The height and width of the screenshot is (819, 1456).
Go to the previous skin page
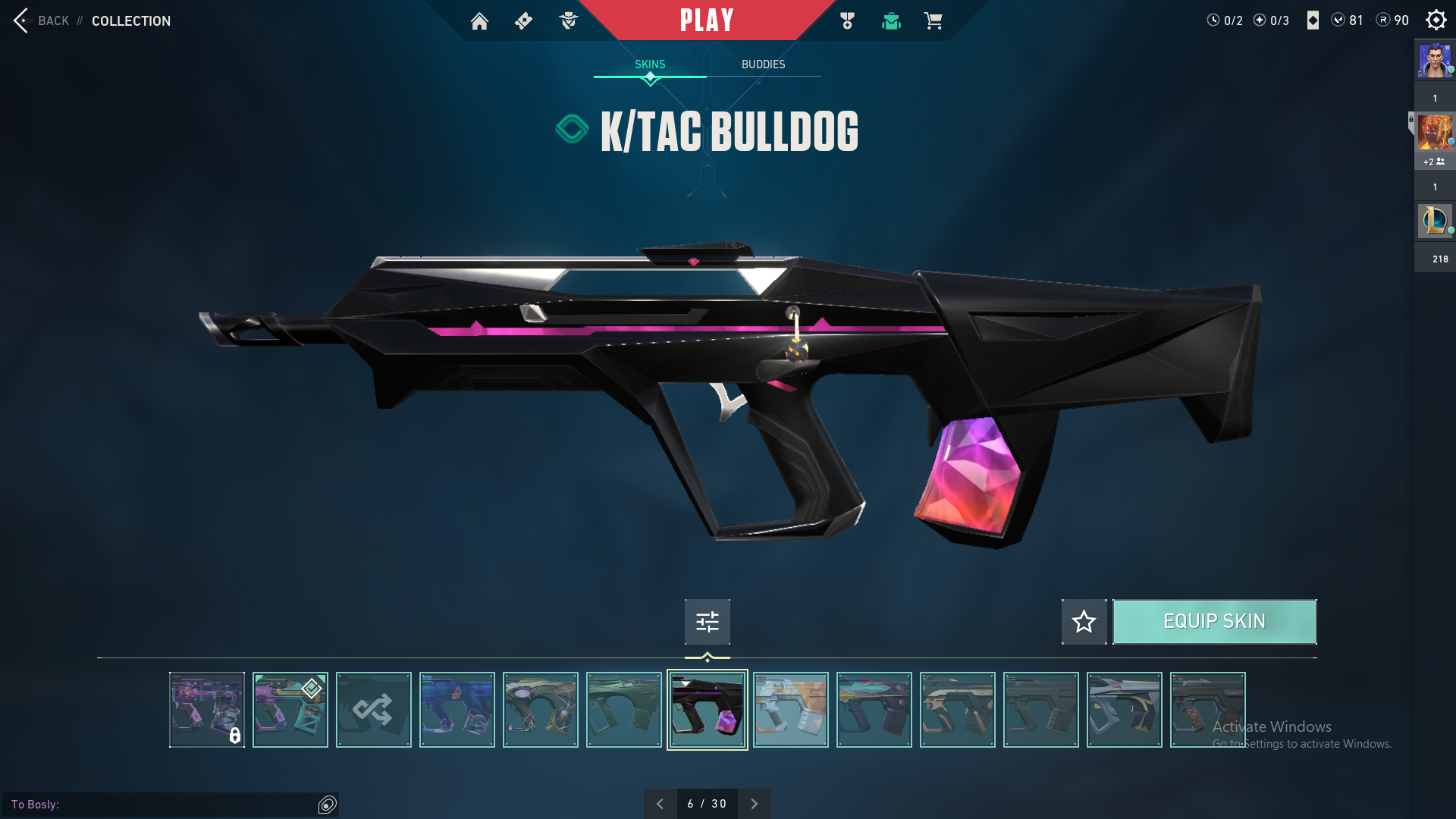click(x=660, y=804)
